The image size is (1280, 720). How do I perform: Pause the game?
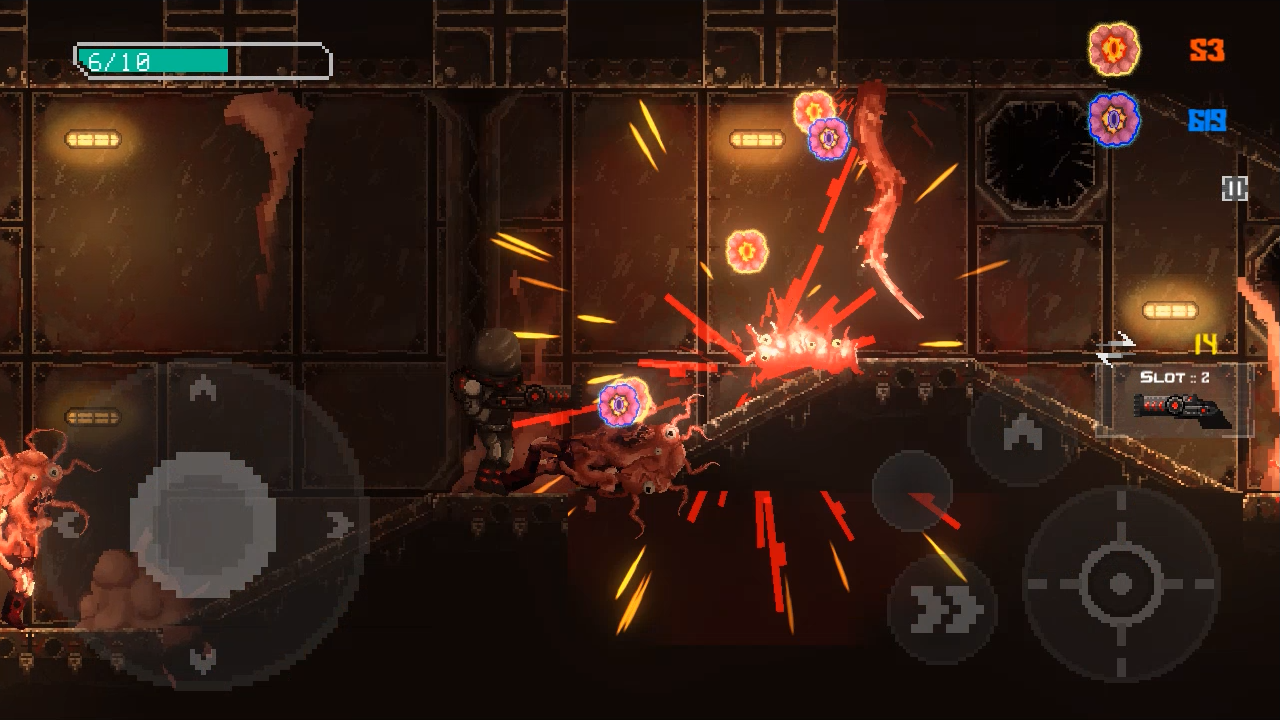pos(1235,188)
